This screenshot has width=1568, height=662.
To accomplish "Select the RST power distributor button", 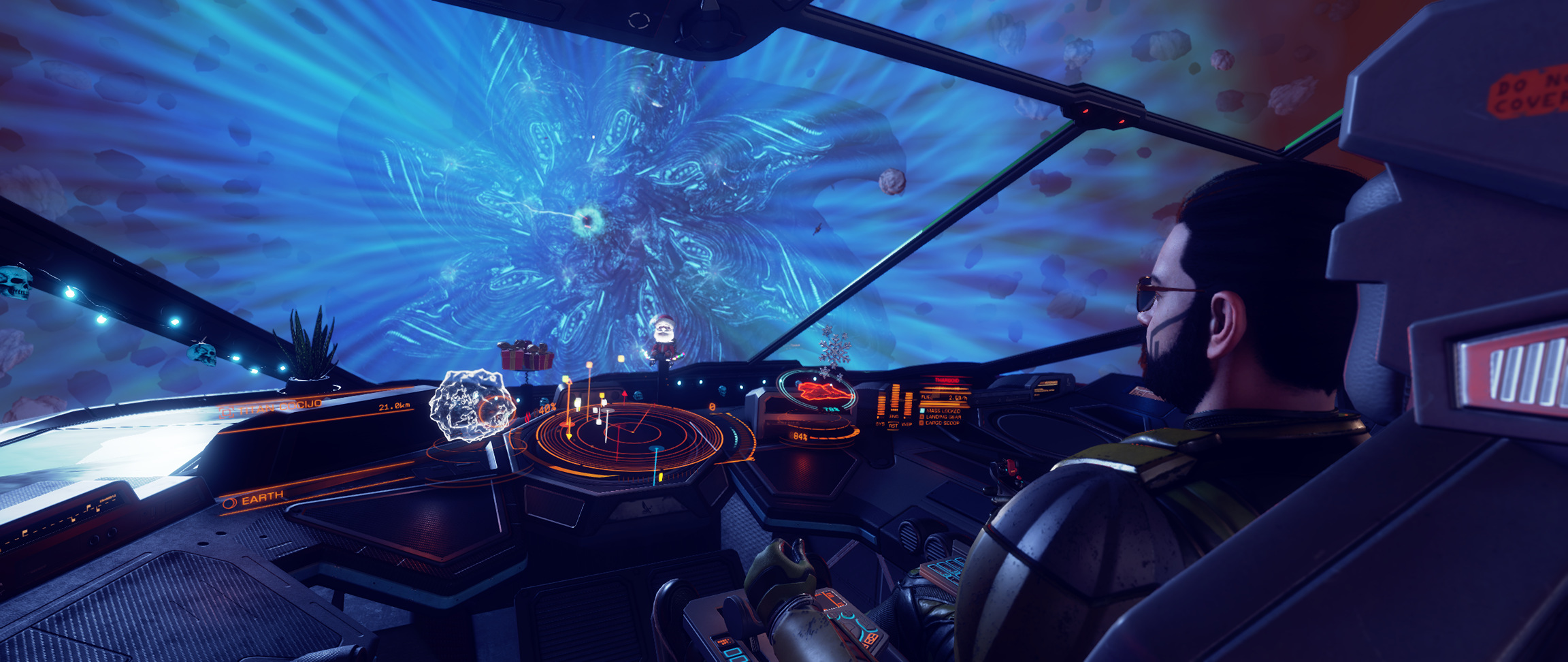I will tap(894, 424).
